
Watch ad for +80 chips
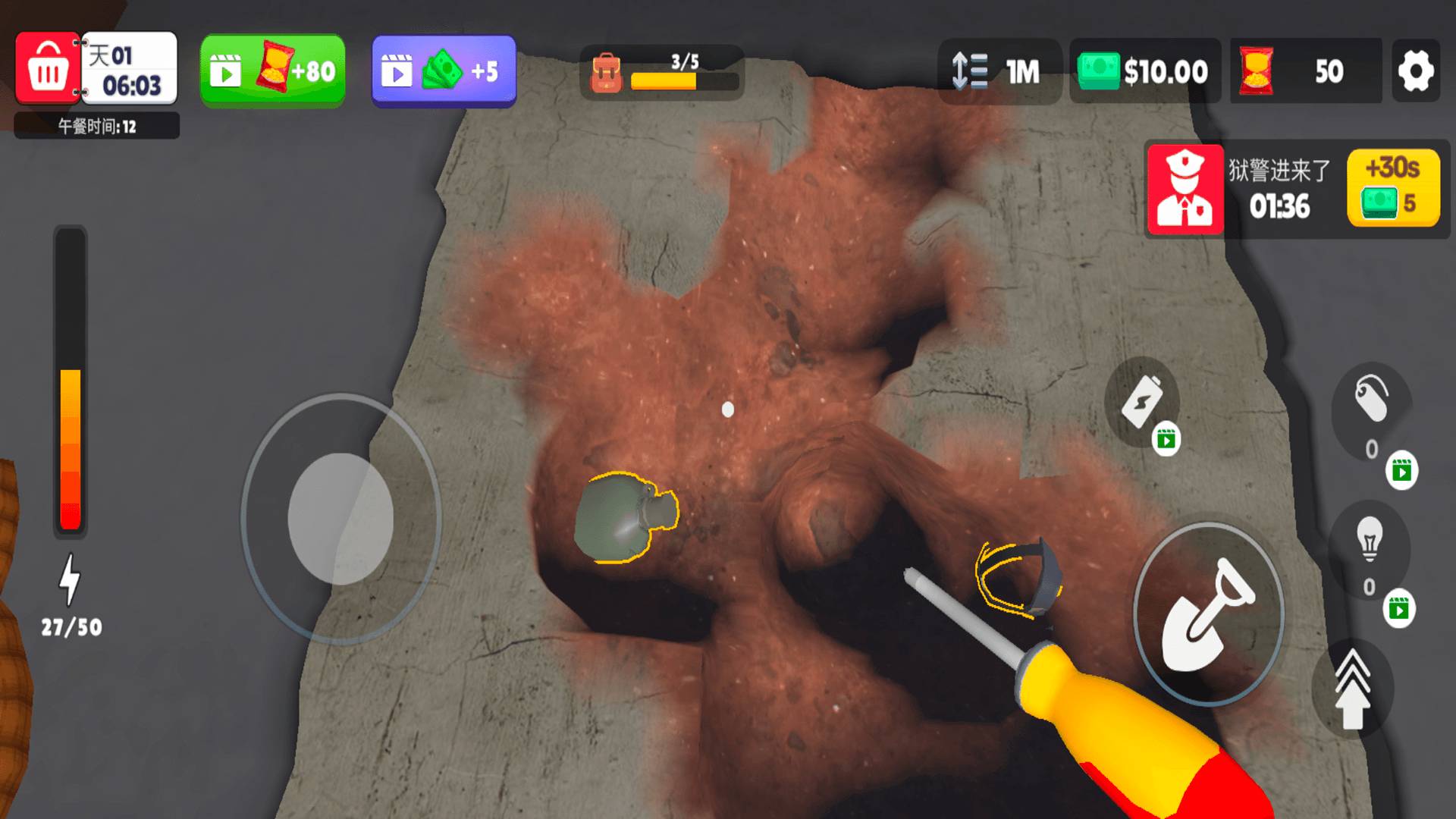pos(272,71)
